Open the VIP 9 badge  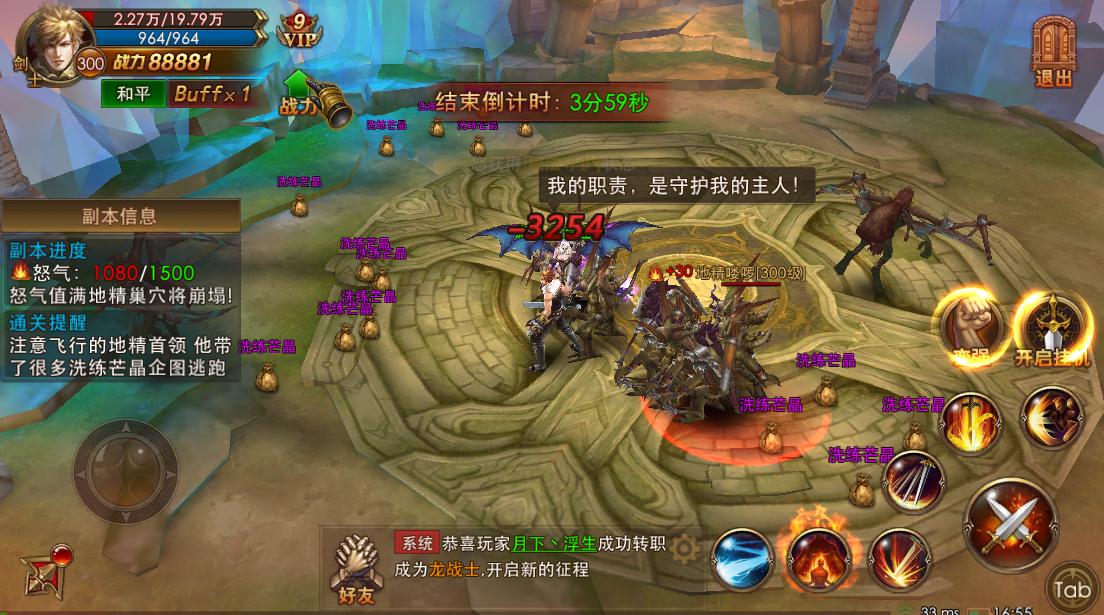299,30
